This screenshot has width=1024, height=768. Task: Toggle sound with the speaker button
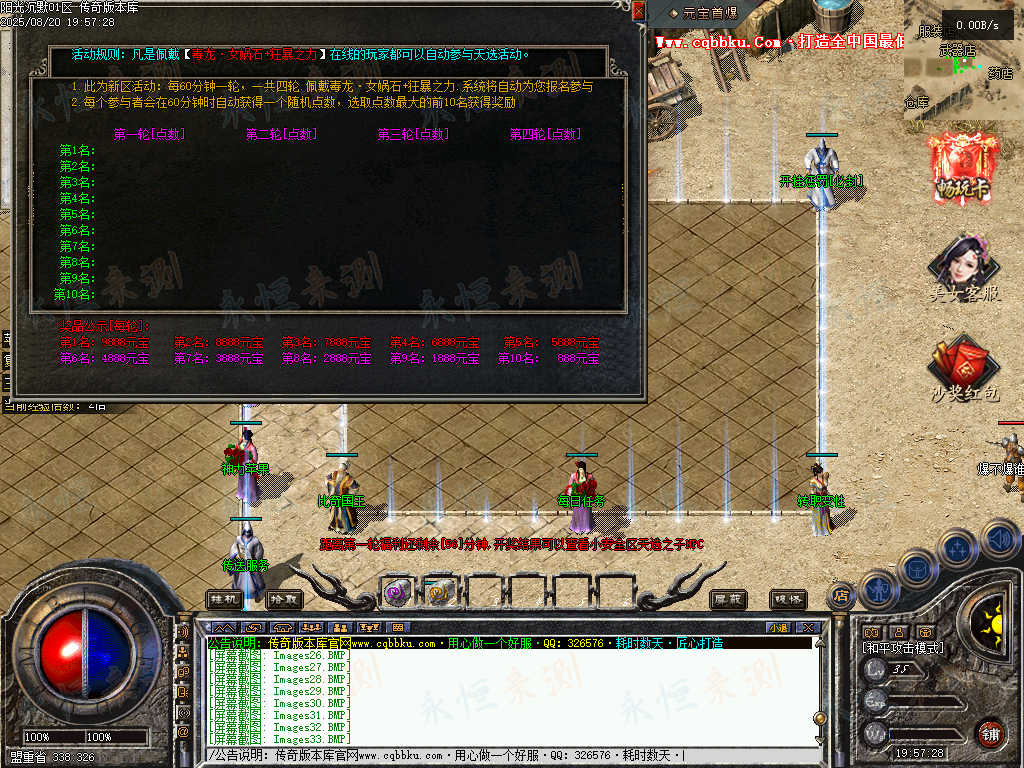click(x=999, y=540)
